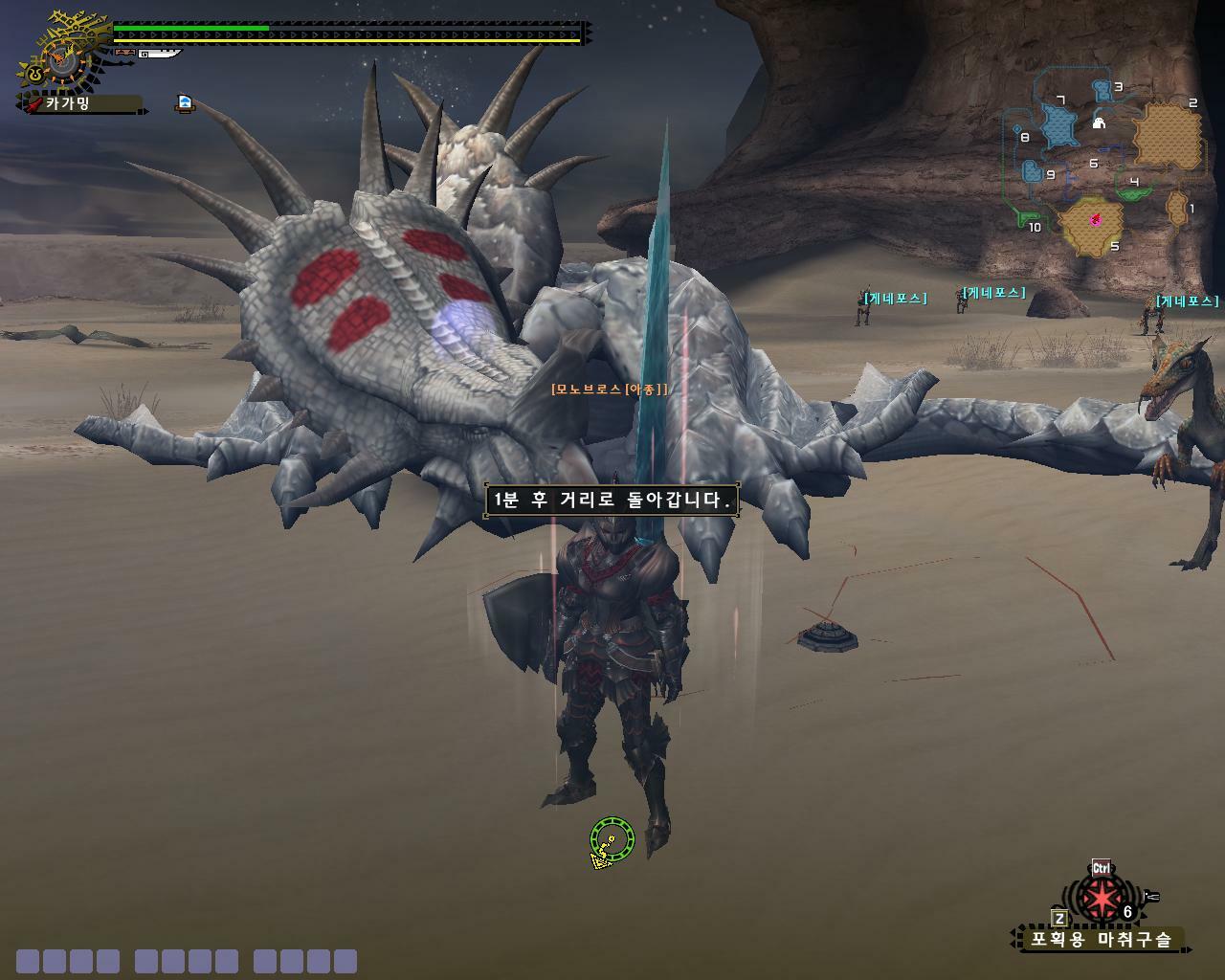Viewport: 1225px width, 980px height.
Task: Click the return-to-town countdown message box
Action: 611,500
